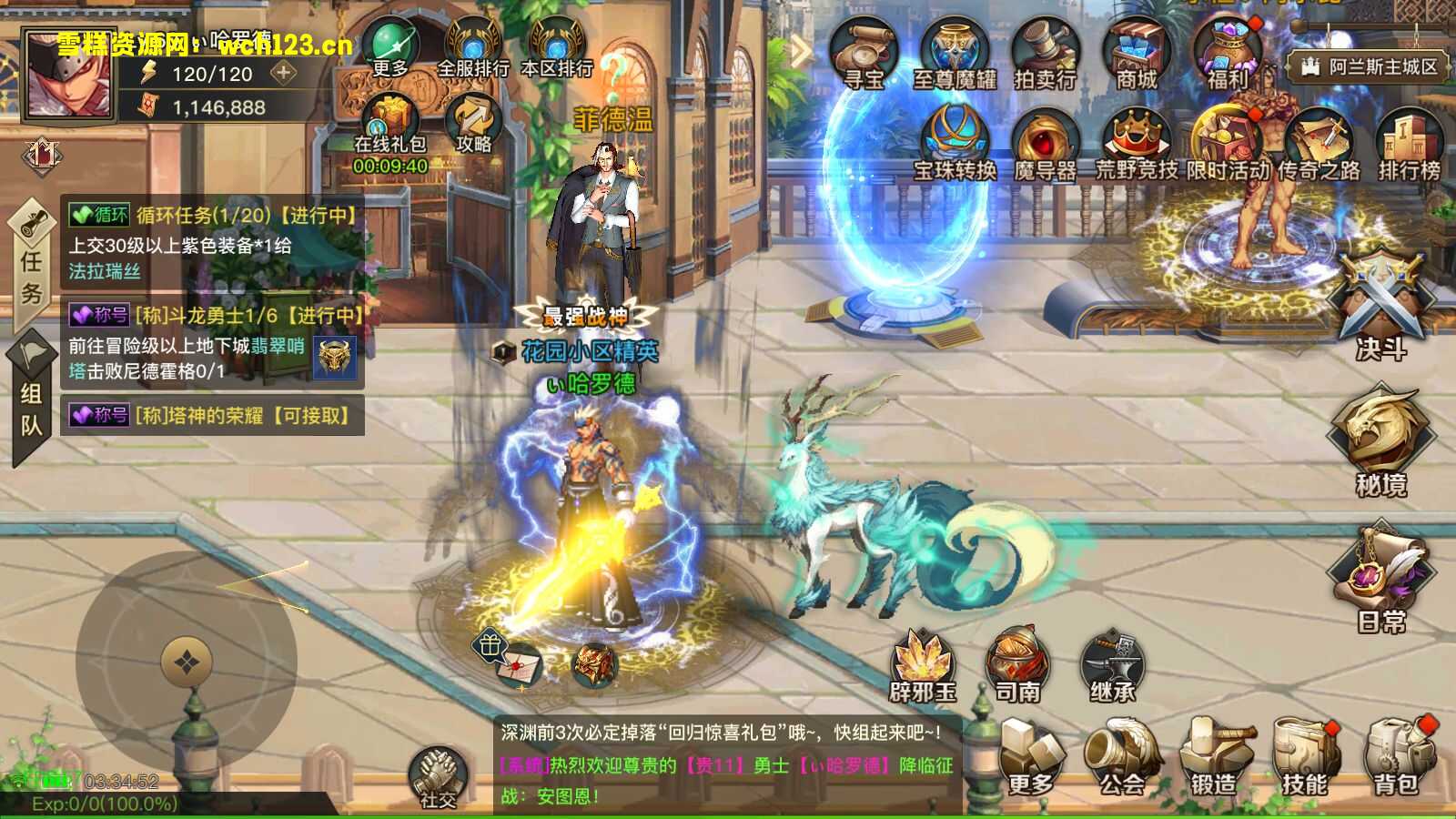Open the 排行榜 leaderboard
This screenshot has width=1456, height=819.
pos(1409,144)
